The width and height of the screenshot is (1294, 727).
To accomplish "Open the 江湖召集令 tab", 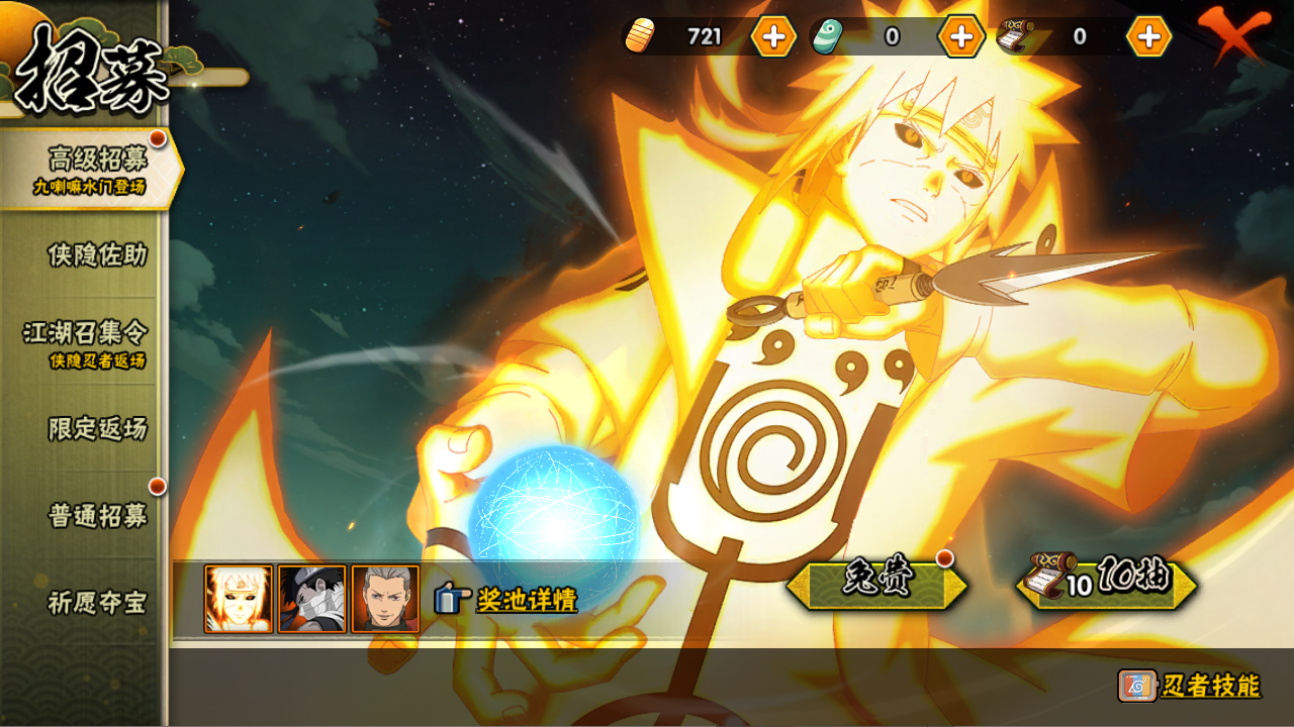I will click(x=86, y=340).
